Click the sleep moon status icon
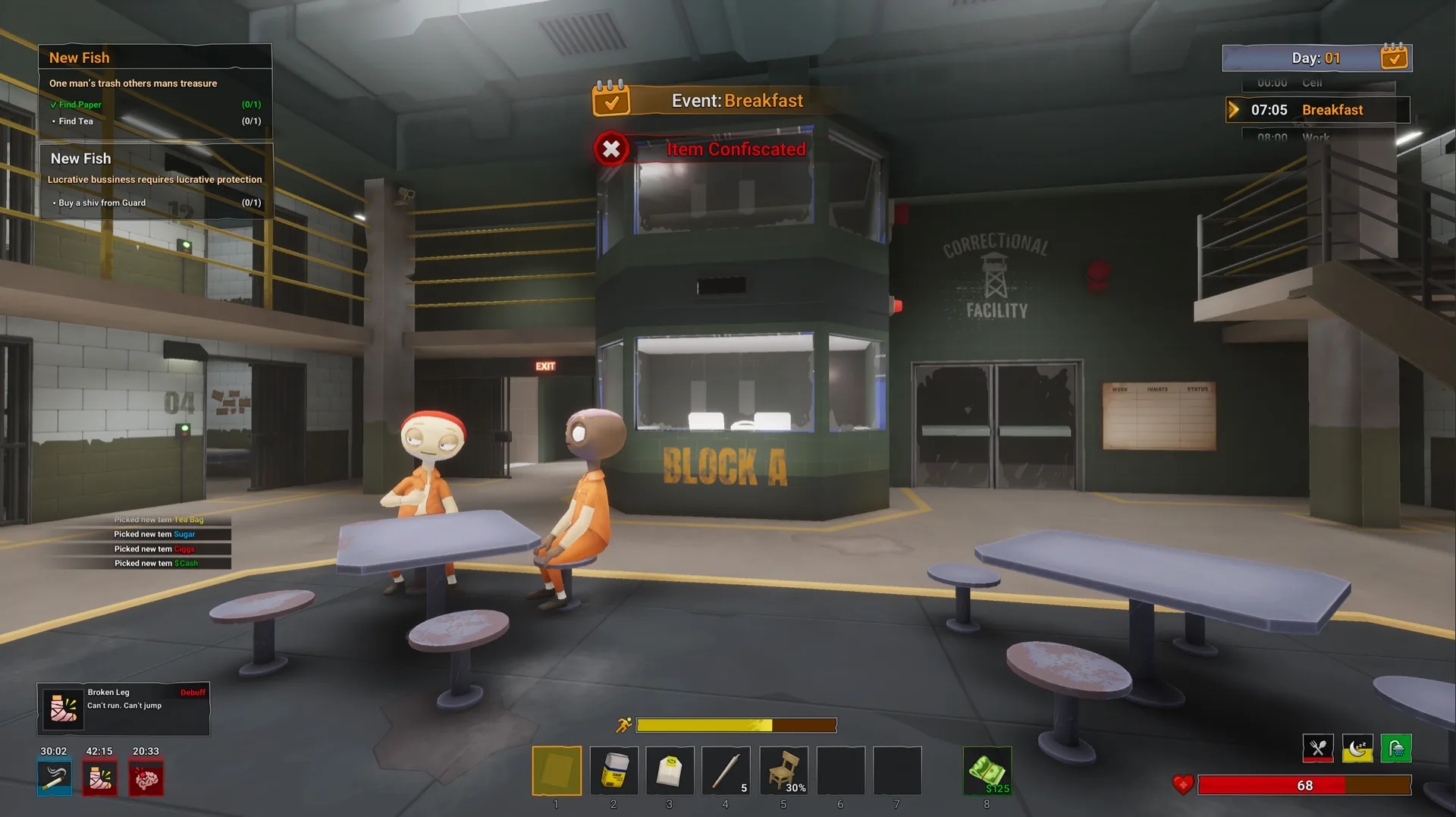This screenshot has width=1456, height=817. [1357, 747]
